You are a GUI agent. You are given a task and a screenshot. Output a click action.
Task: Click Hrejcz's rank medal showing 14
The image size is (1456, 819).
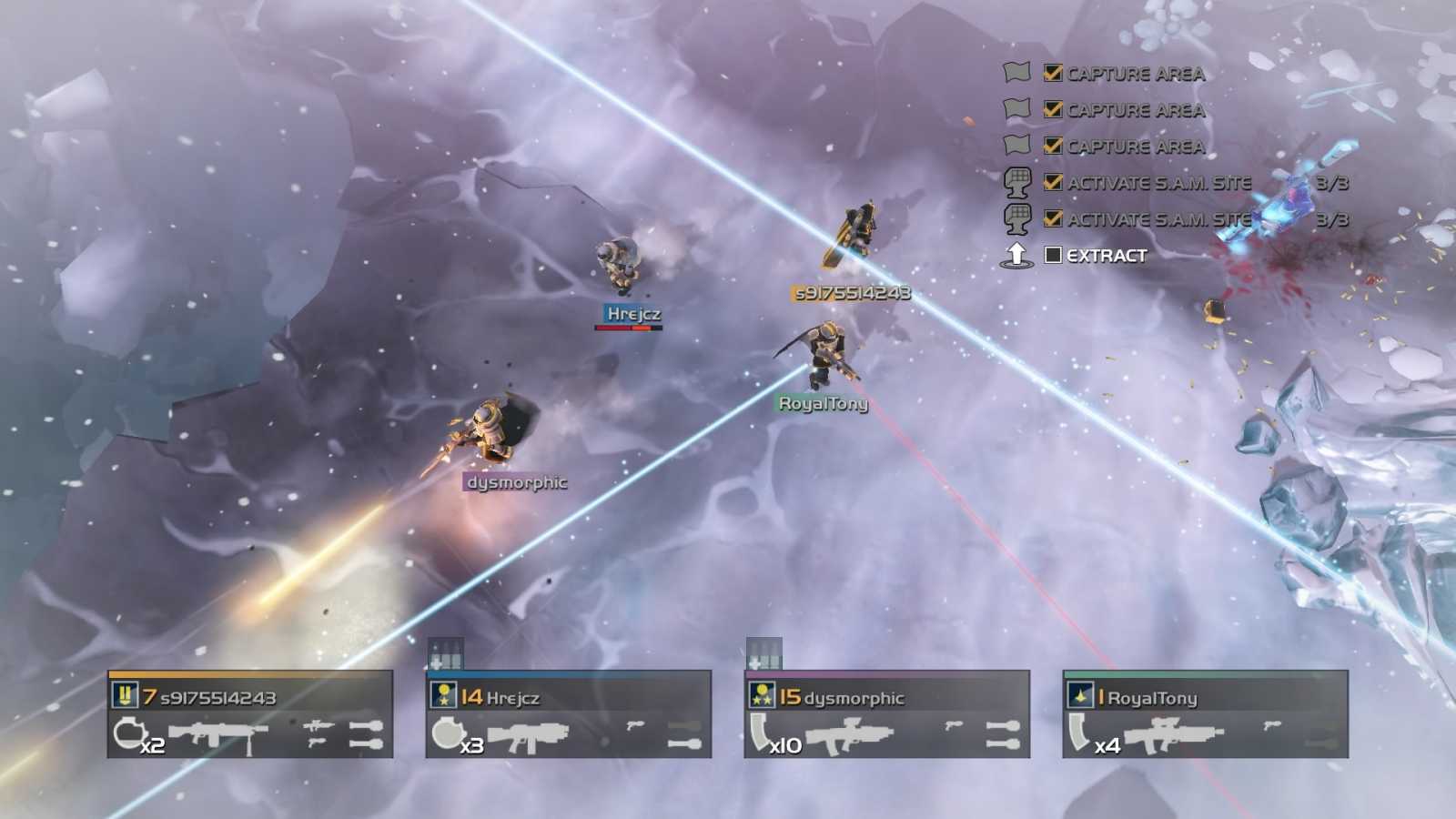(443, 696)
